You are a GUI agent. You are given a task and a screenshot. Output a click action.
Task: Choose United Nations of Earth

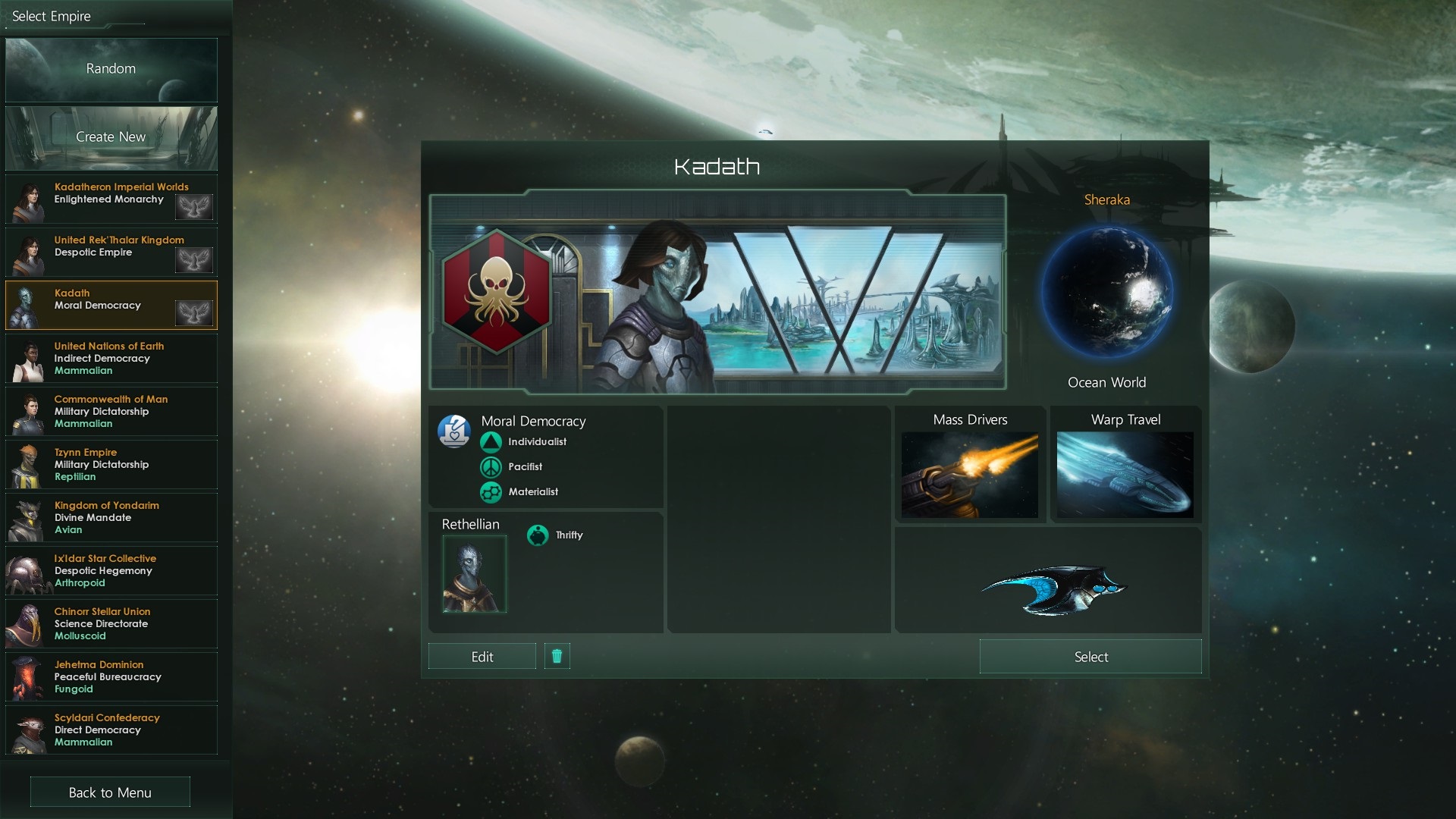(111, 358)
